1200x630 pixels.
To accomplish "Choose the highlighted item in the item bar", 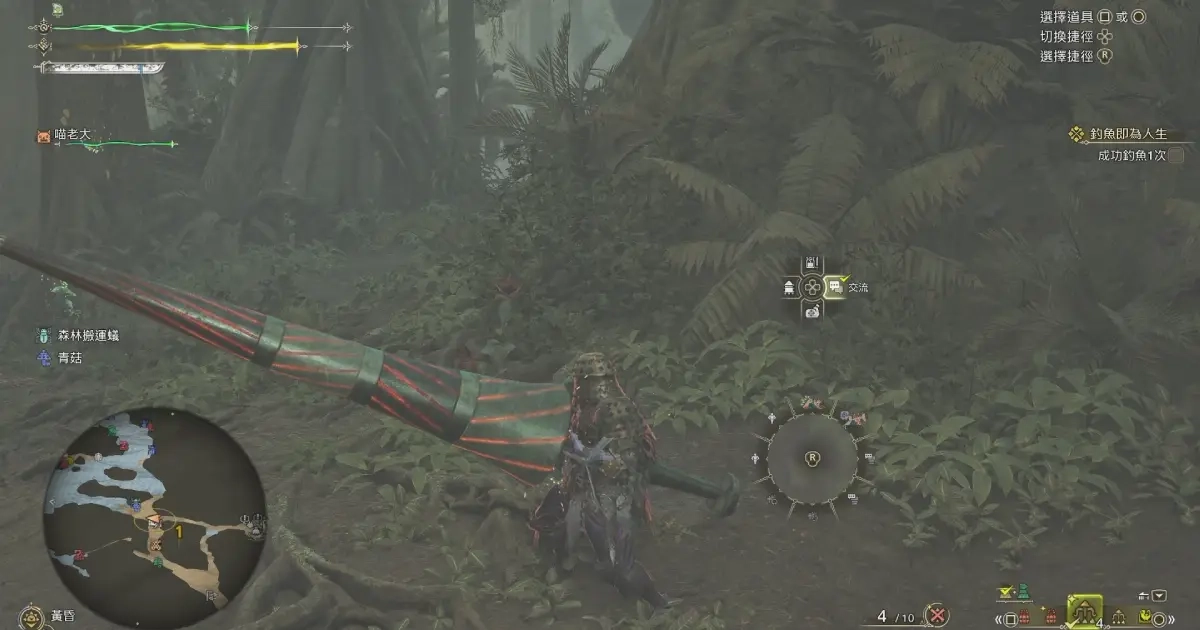I will click(1085, 611).
